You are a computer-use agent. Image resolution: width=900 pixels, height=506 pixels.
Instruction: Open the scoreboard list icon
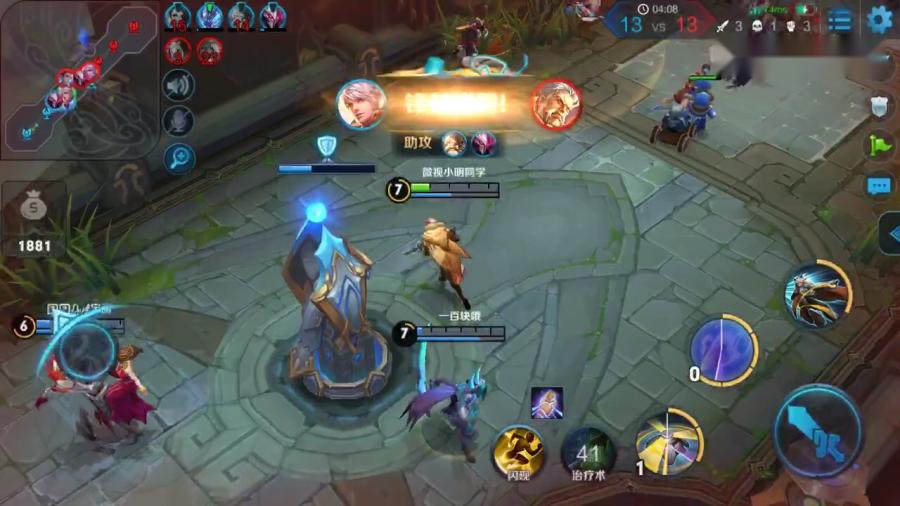[840, 20]
